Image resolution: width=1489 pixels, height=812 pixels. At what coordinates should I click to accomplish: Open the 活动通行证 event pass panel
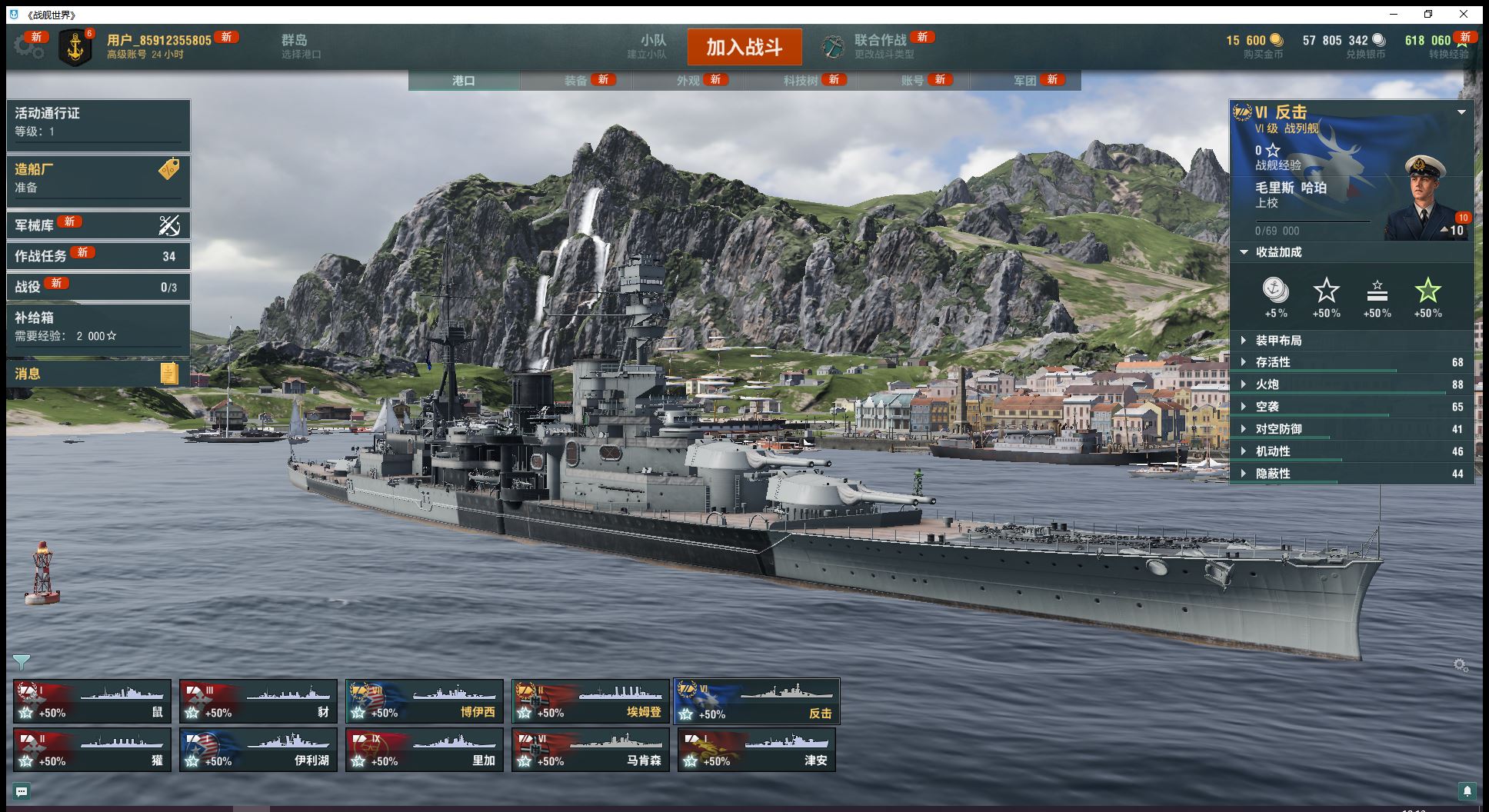pos(98,121)
